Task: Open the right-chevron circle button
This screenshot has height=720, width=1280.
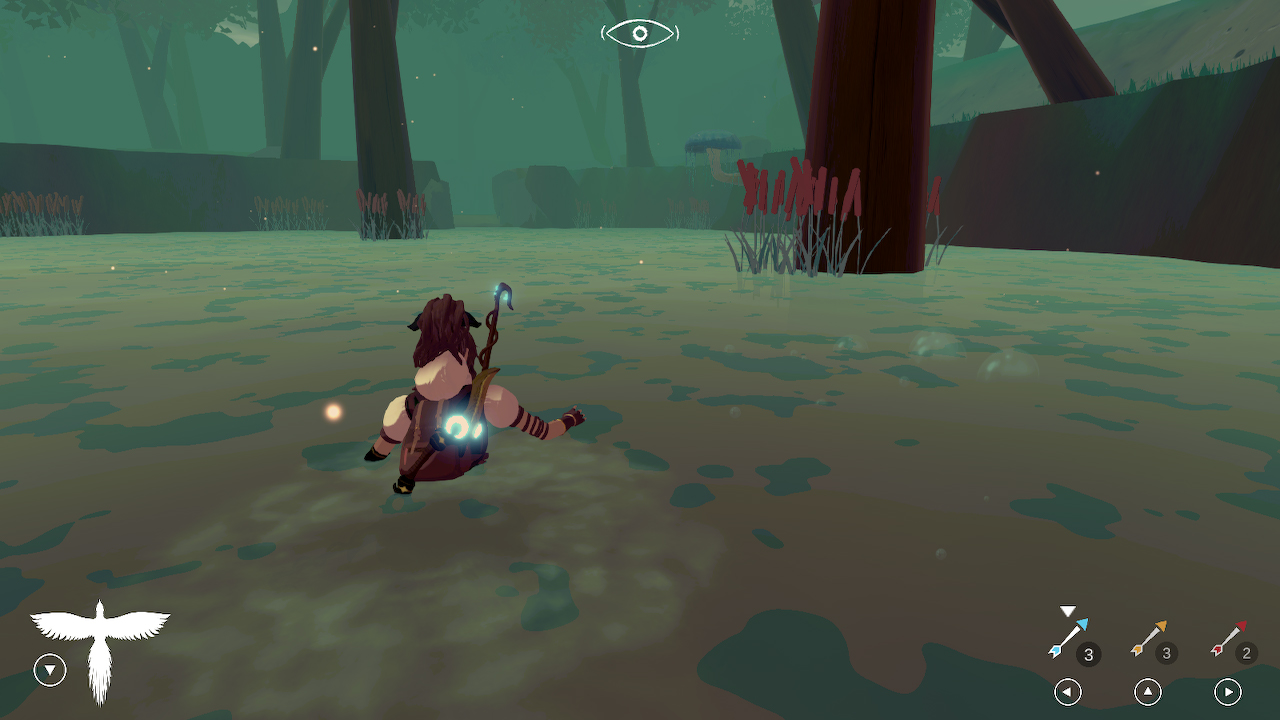Action: pyautogui.click(x=1228, y=691)
